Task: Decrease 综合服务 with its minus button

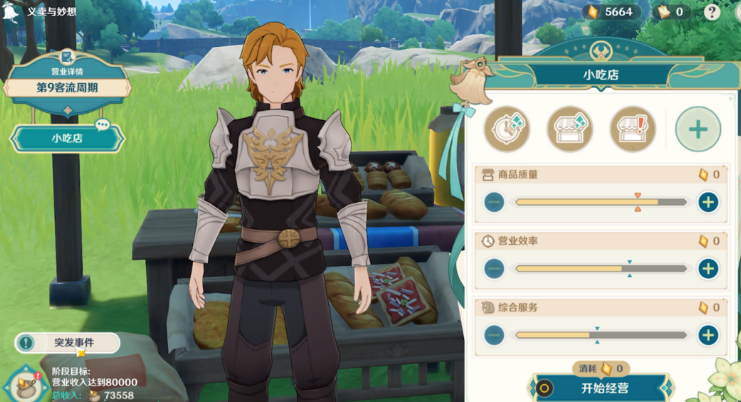Action: (x=494, y=335)
